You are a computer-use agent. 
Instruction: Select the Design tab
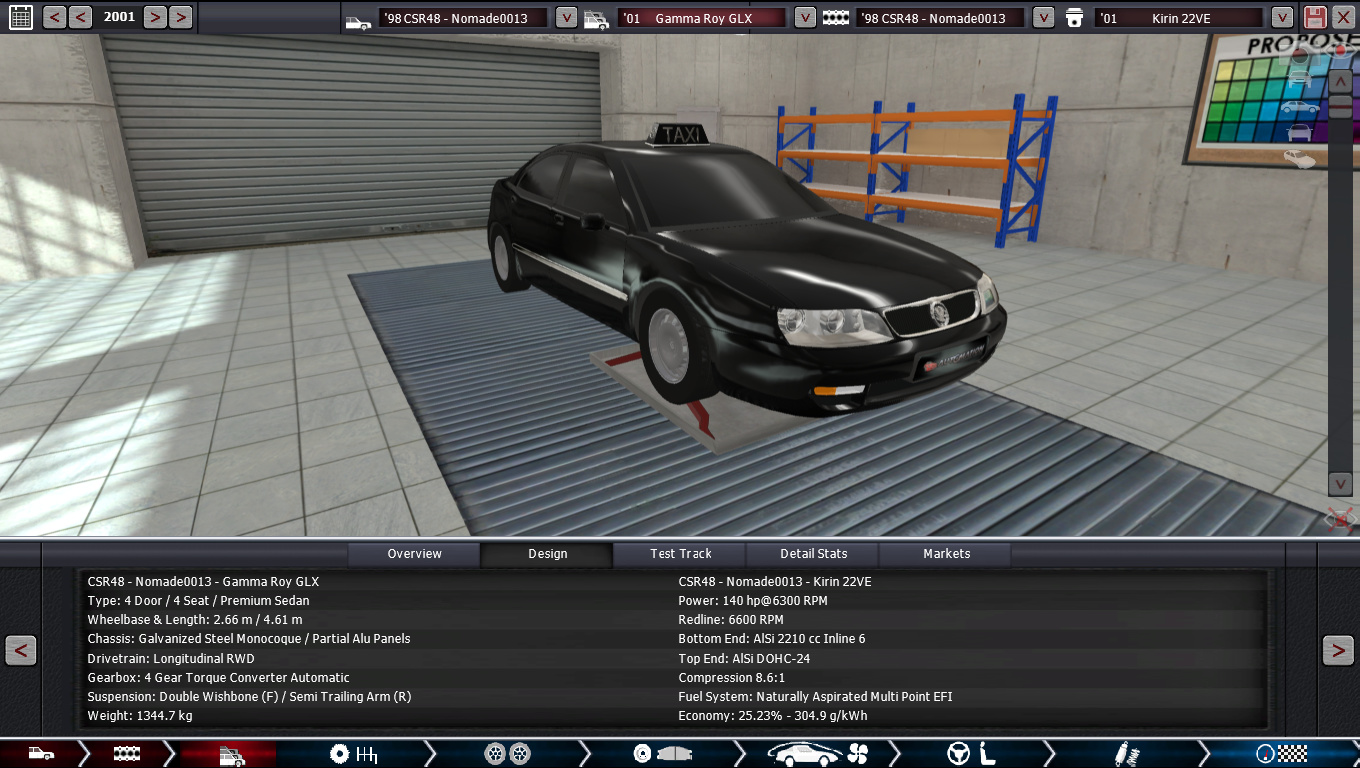tap(547, 554)
